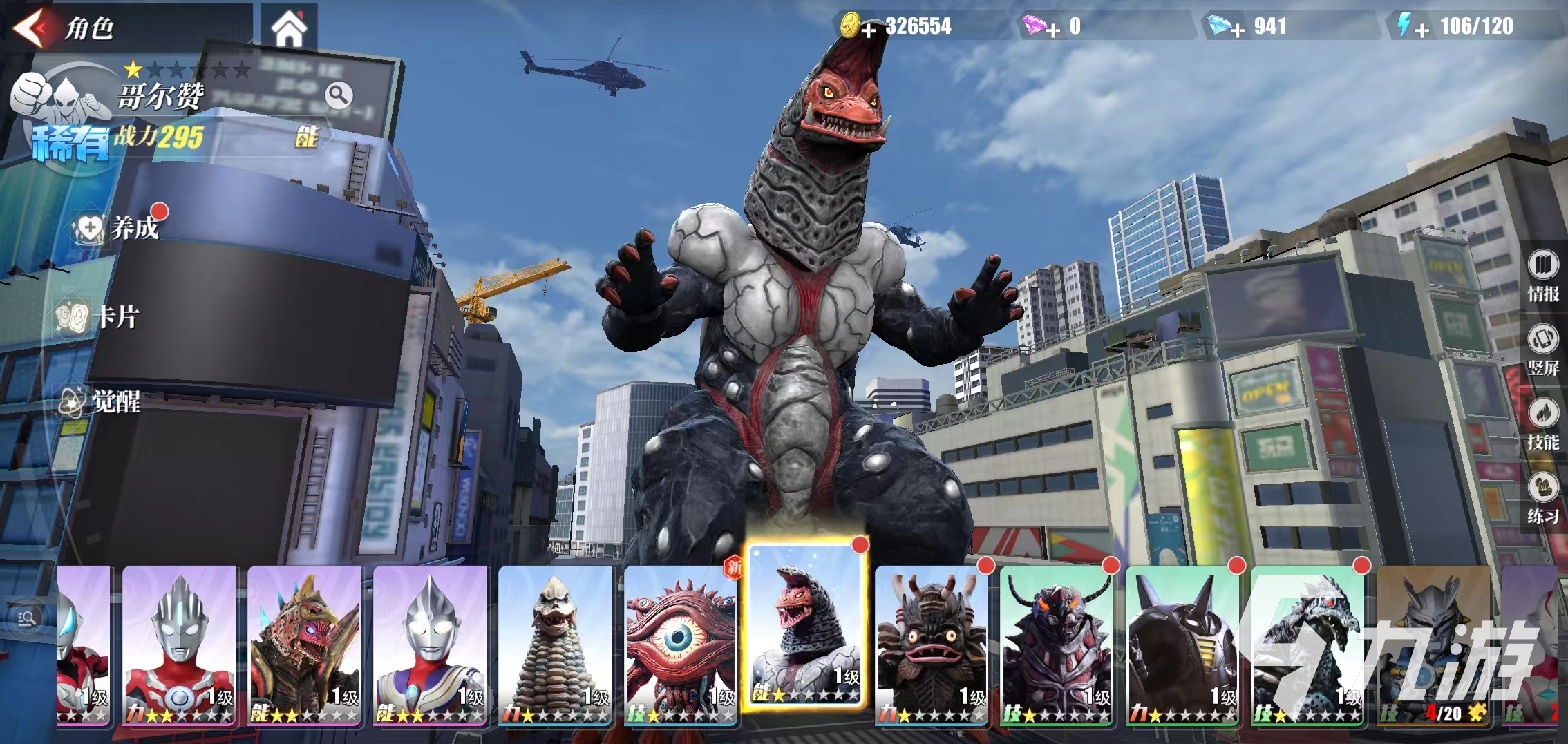Open the 卡片 cards menu
Image resolution: width=1568 pixels, height=744 pixels.
[100, 317]
